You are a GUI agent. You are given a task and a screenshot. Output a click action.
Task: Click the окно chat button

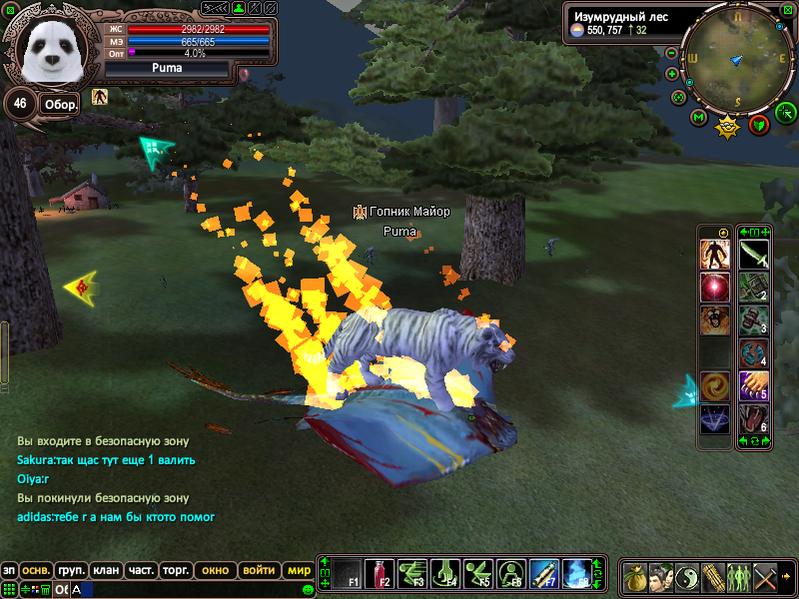click(216, 570)
